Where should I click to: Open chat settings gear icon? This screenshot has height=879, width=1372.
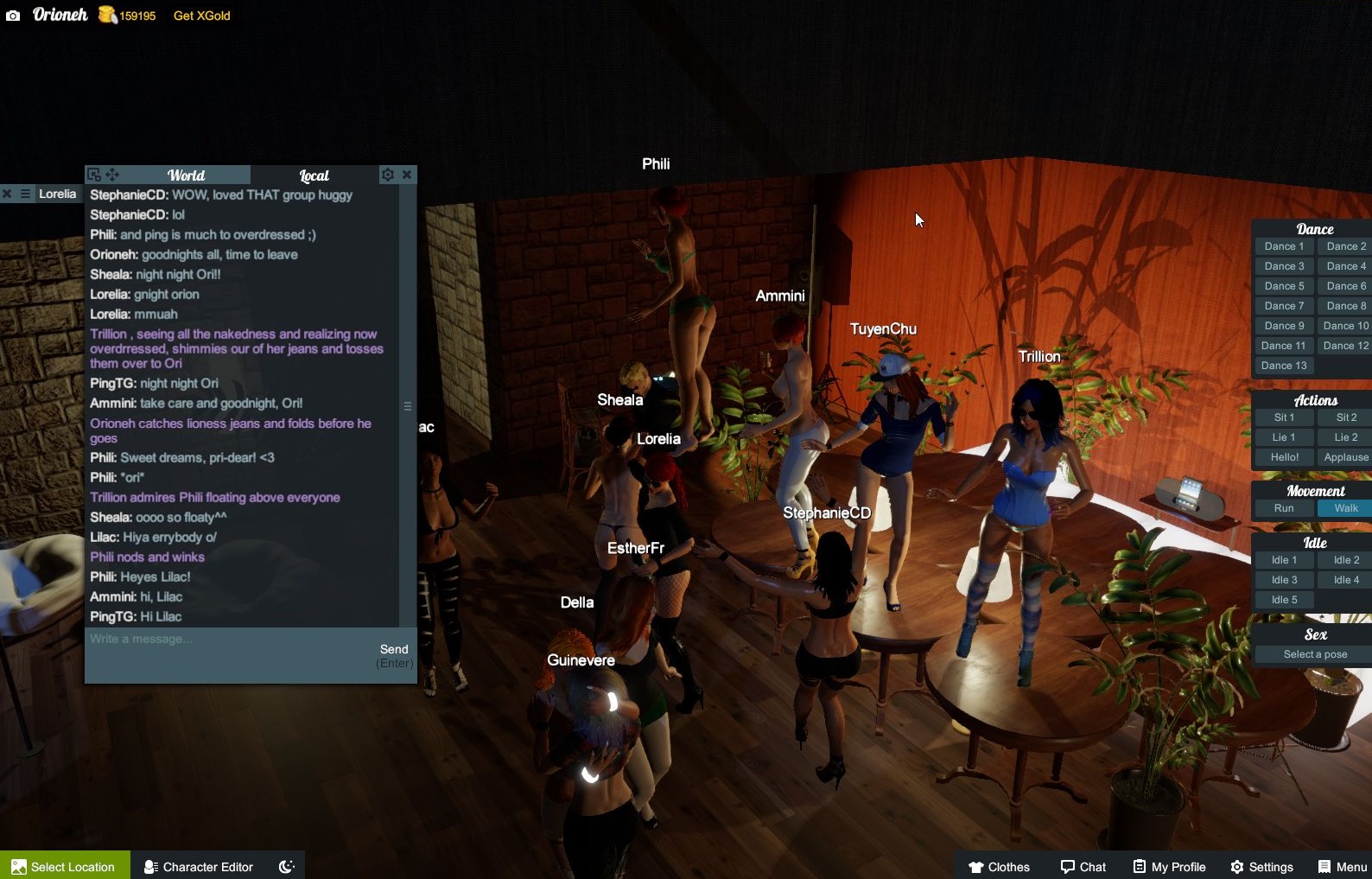click(388, 175)
